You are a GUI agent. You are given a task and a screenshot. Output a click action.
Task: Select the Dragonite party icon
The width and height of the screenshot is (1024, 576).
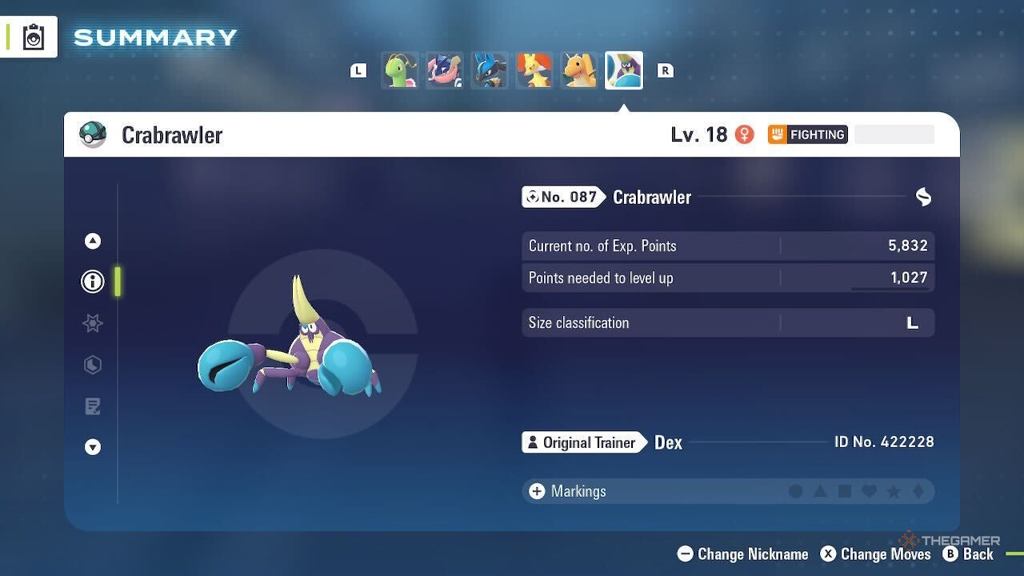point(579,71)
